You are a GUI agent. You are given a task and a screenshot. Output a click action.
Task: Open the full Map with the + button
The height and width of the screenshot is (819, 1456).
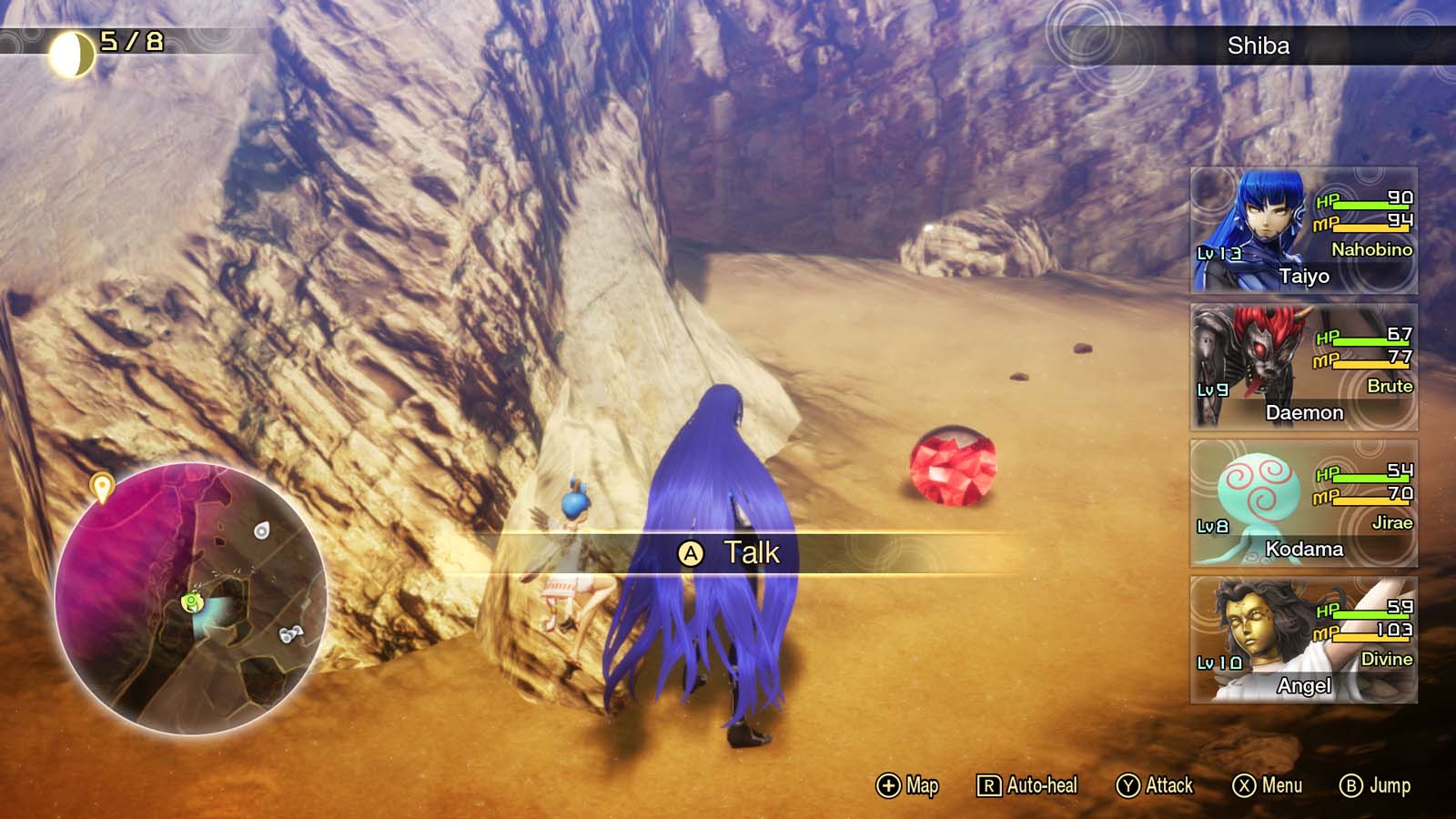point(910,784)
